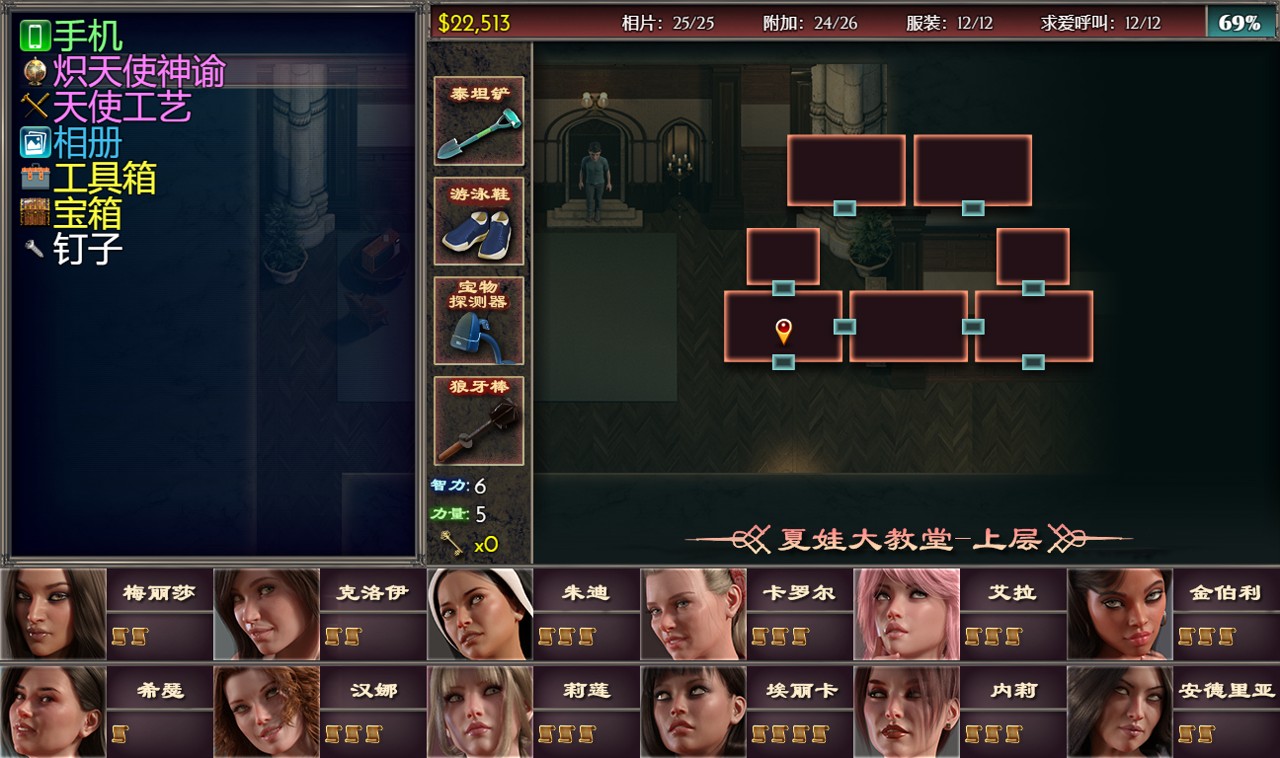Select 汉娜 from the character list
This screenshot has width=1280, height=758.
coord(266,711)
